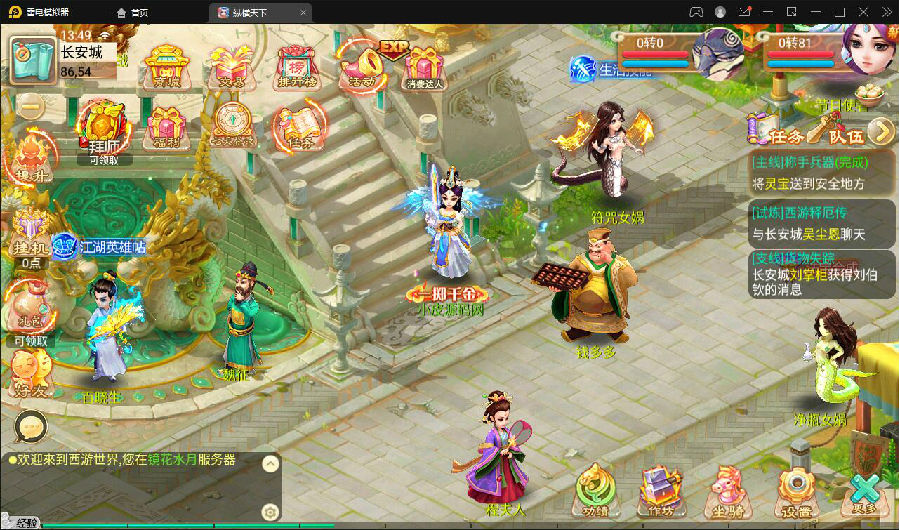Open the 设置 settings gear icon
Screen dimensions: 899x530
tap(796, 491)
